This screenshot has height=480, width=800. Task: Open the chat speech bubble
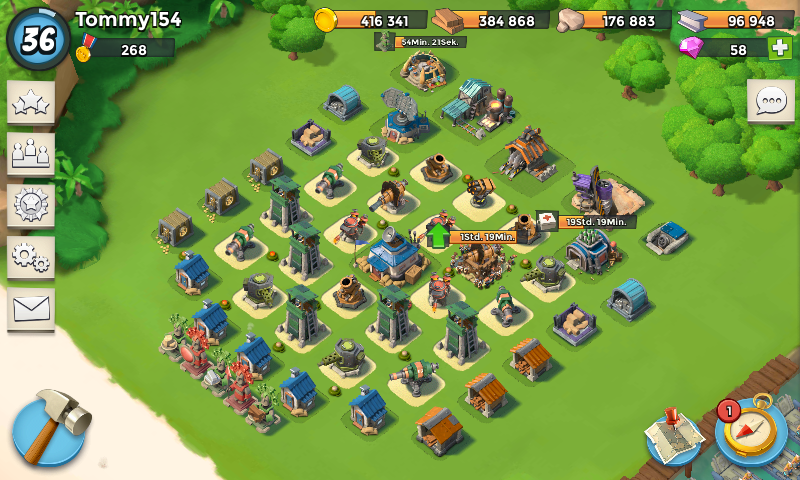(770, 102)
